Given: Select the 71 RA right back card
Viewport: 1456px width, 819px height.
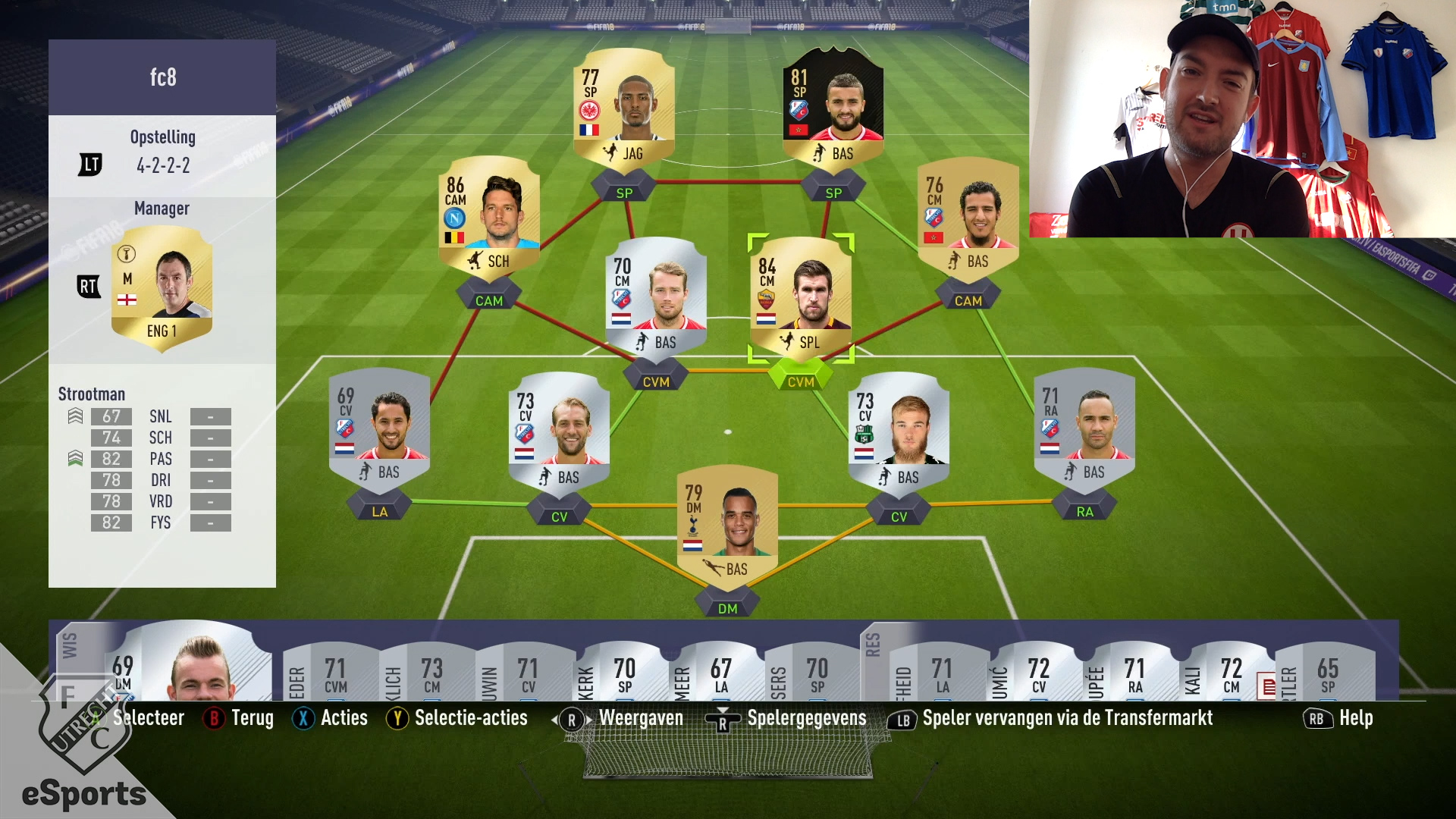Looking at the screenshot, I should pyautogui.click(x=1084, y=427).
